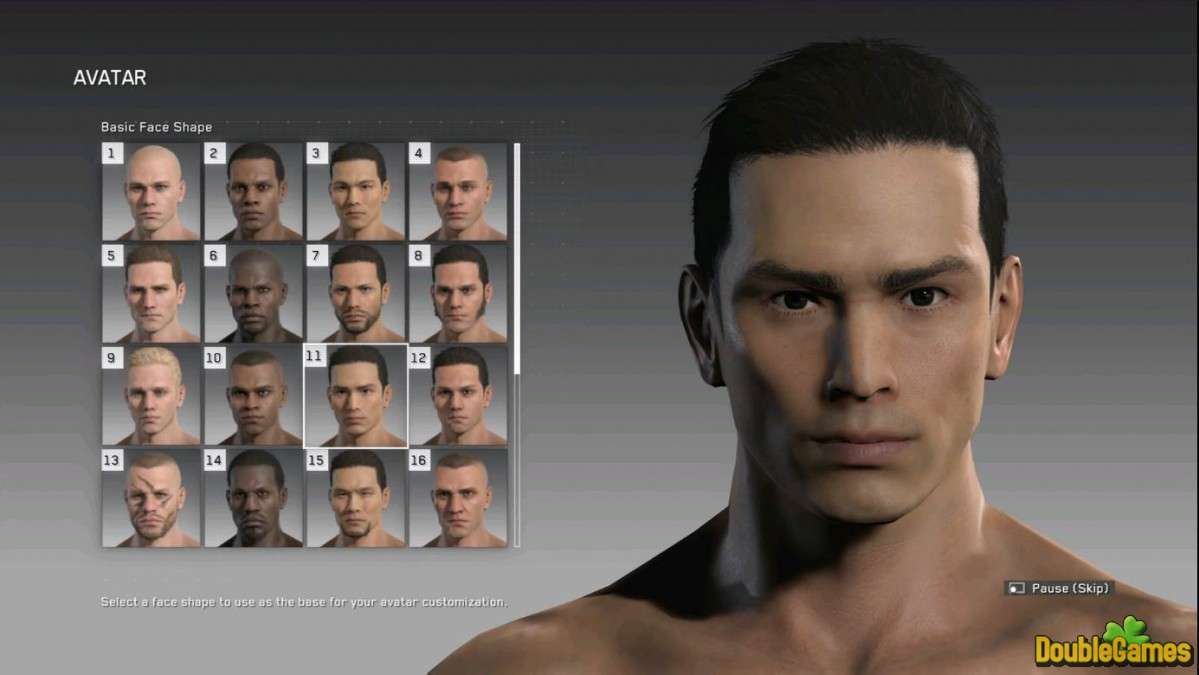1199x675 pixels.
Task: Choose face shape 8 with long sideburns
Action: [x=458, y=294]
